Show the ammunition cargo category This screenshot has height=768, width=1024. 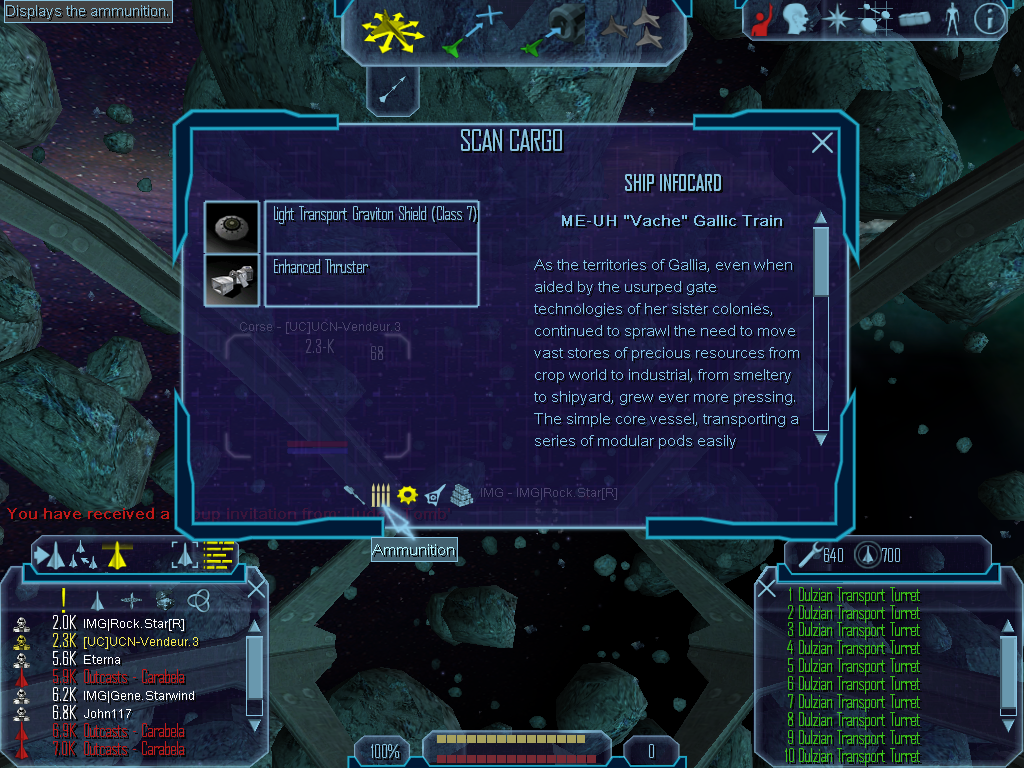pyautogui.click(x=381, y=495)
